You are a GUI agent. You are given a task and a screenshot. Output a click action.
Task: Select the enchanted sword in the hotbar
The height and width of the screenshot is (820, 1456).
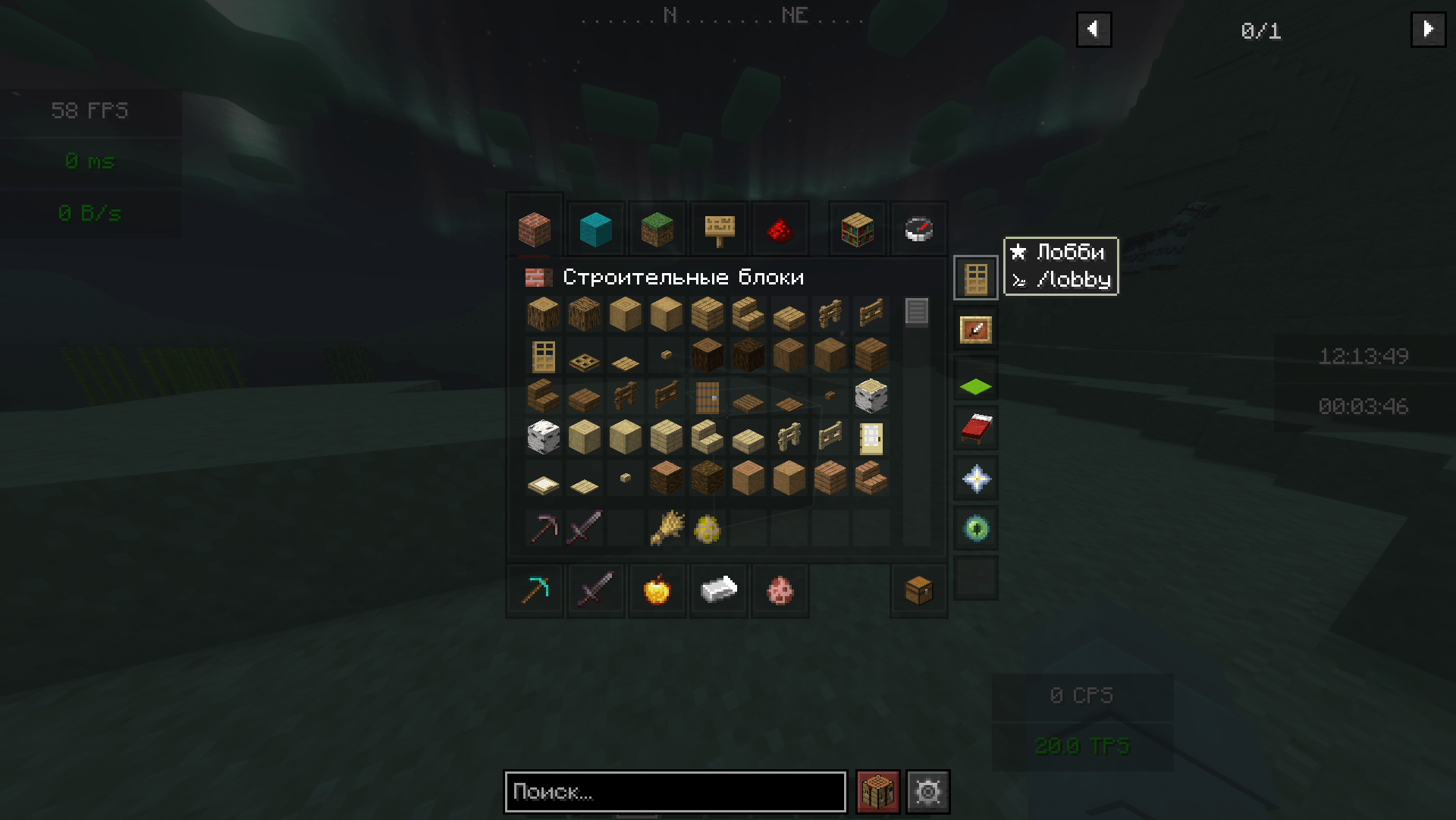pyautogui.click(x=595, y=591)
